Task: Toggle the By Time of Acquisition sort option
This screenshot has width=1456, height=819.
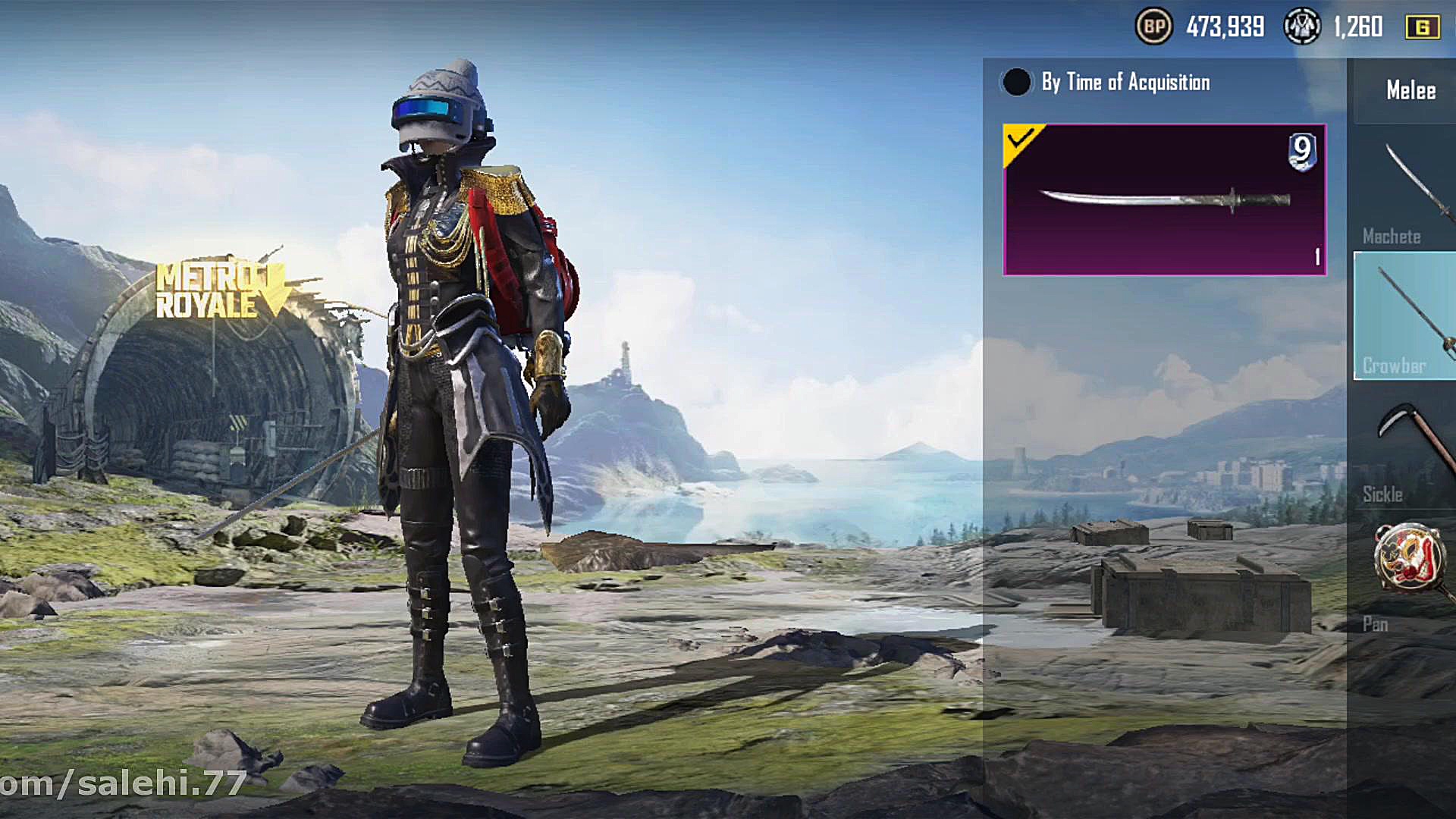Action: pyautogui.click(x=1017, y=82)
